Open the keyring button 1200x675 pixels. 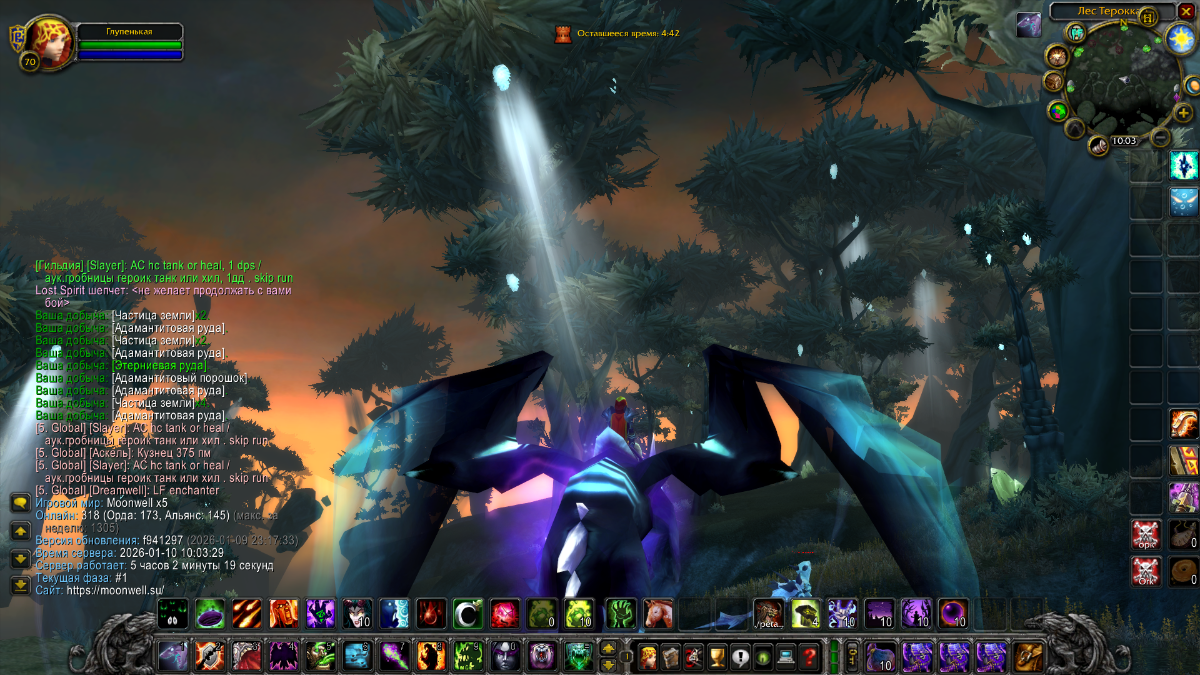click(852, 657)
